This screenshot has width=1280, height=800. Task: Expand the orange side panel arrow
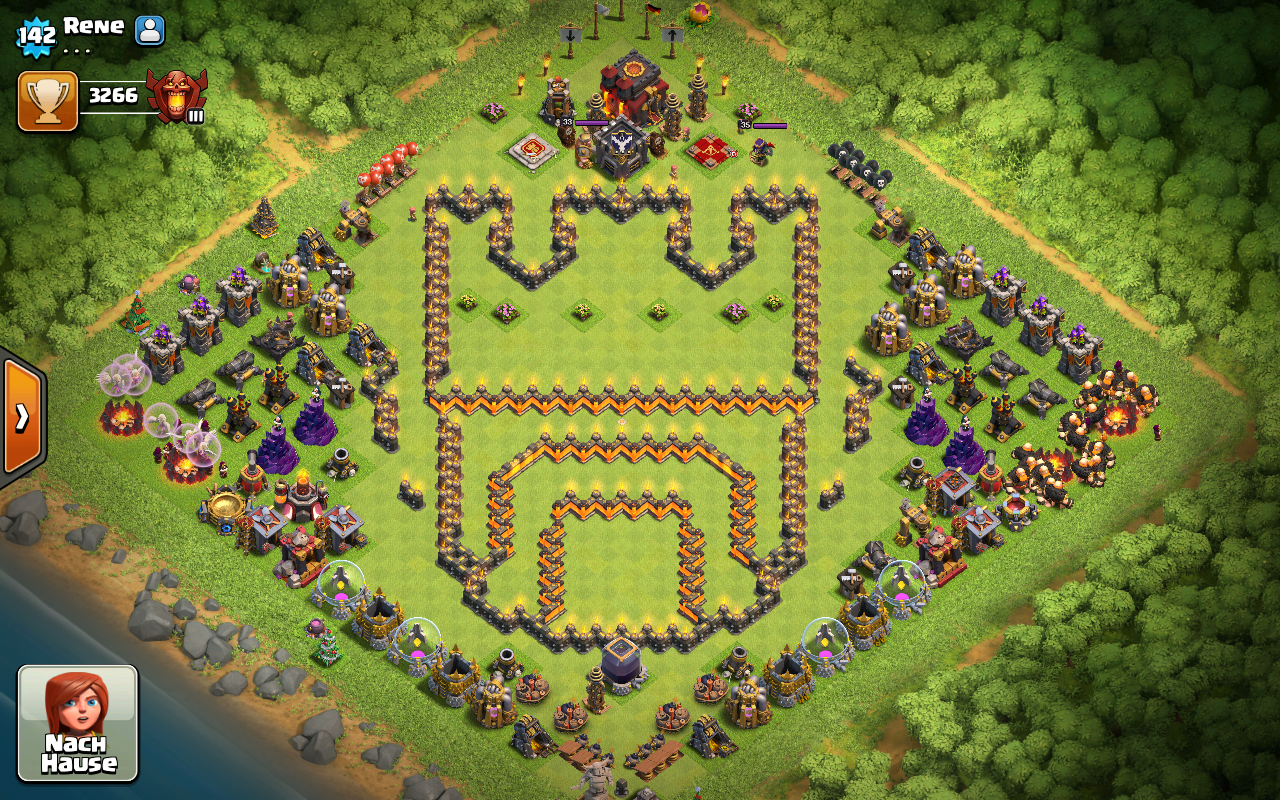pos(22,416)
